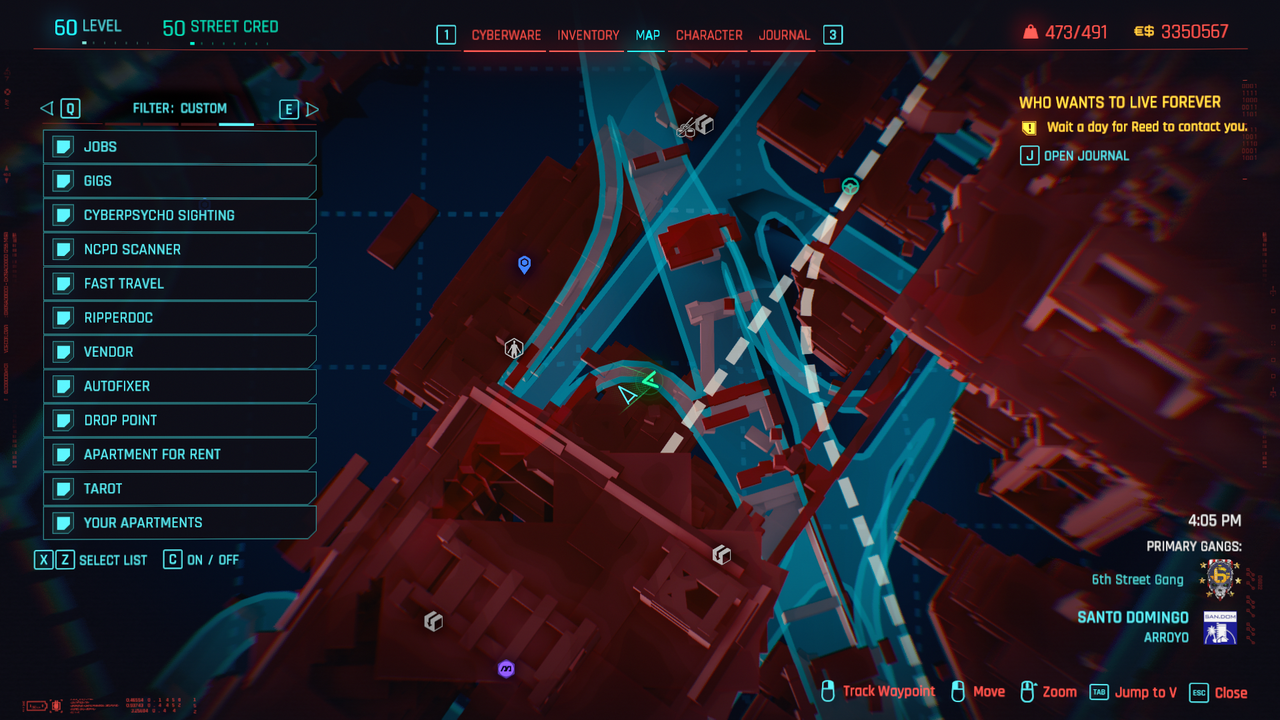The width and height of the screenshot is (1280, 720).
Task: Toggle the Autofixer filter
Action: [x=180, y=386]
